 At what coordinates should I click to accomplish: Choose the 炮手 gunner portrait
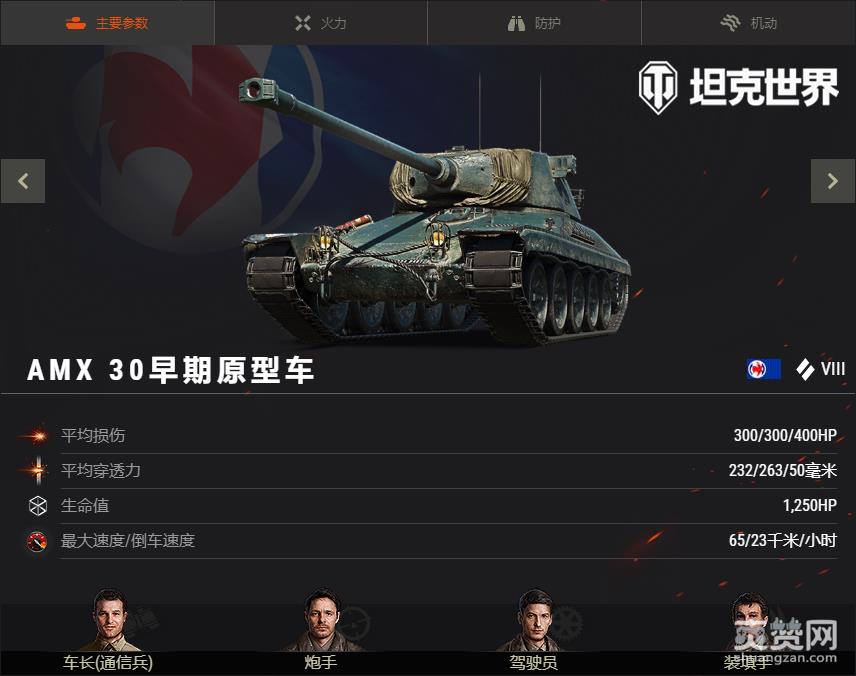click(322, 622)
